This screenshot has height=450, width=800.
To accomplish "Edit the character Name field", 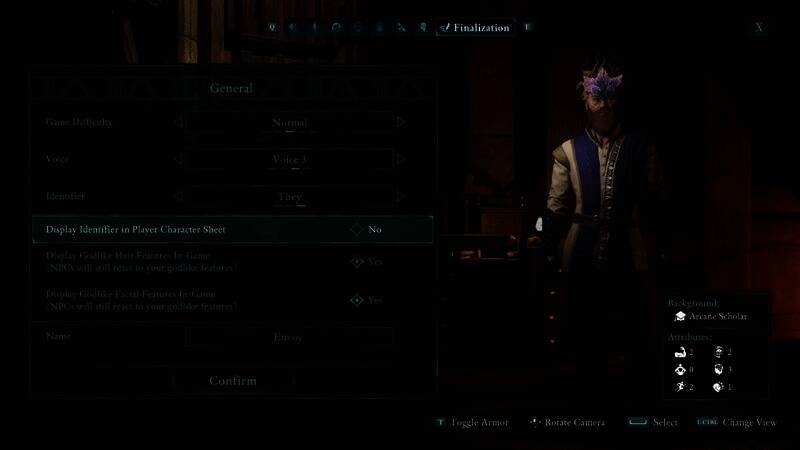I will tap(288, 338).
